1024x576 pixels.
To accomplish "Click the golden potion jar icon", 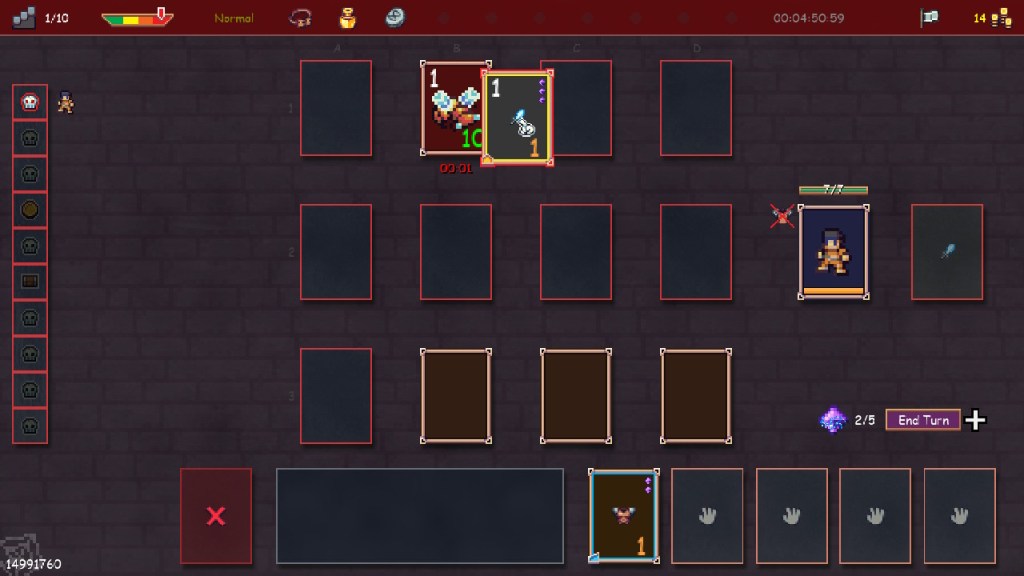I will pos(348,18).
